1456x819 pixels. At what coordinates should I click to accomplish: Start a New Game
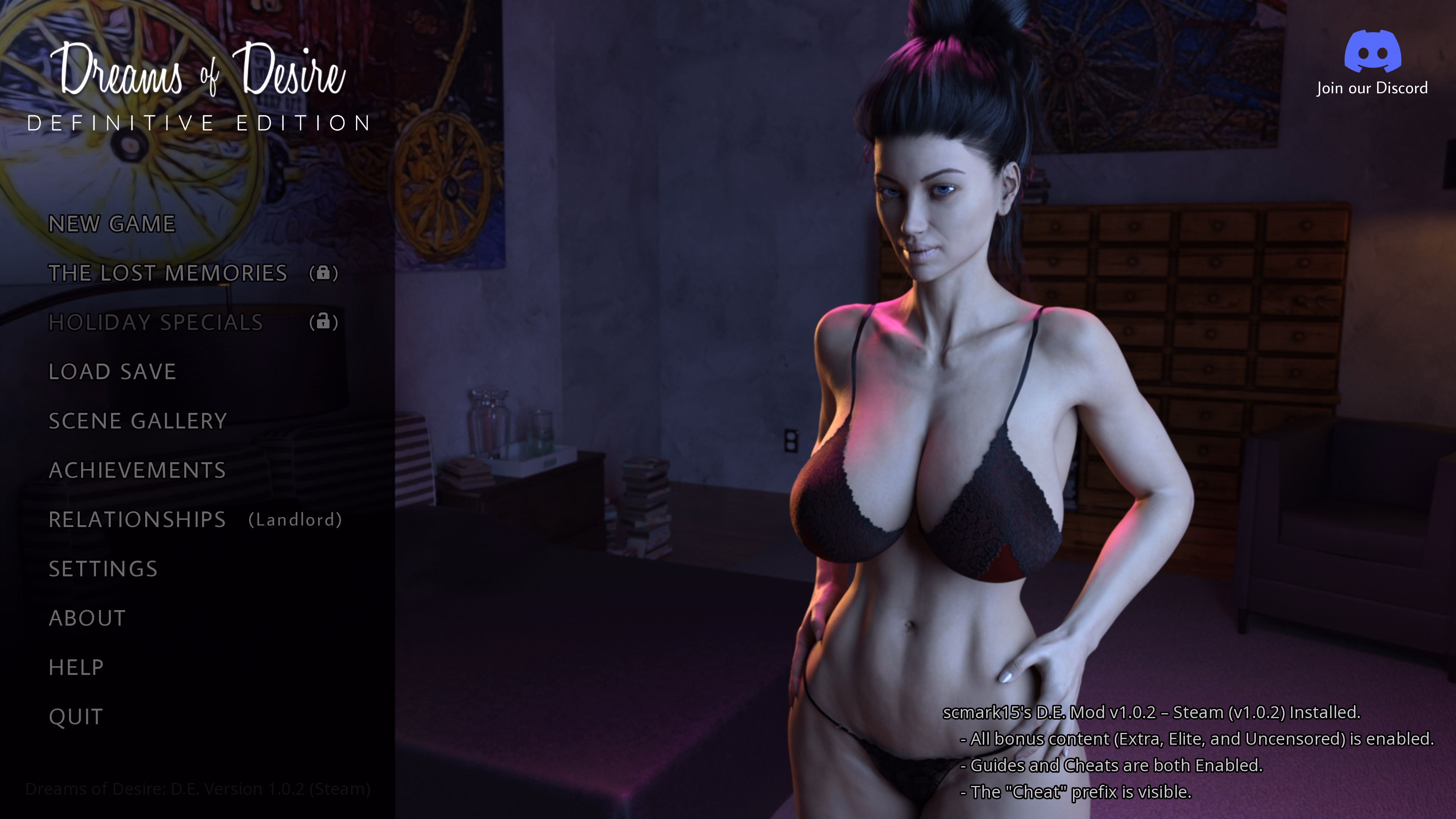112,224
